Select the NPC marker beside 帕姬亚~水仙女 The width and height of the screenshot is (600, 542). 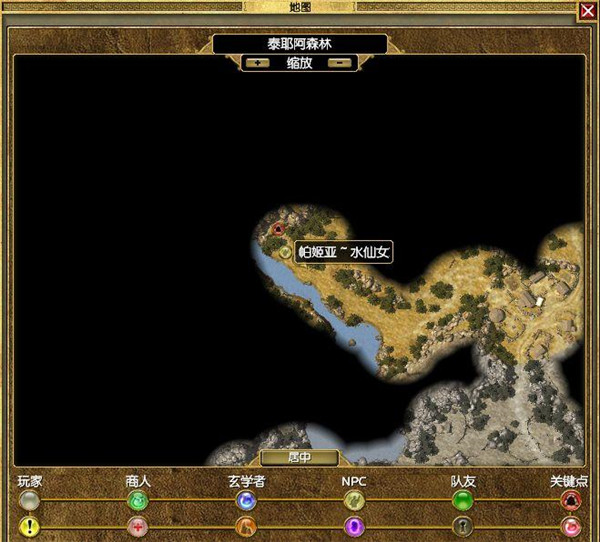[x=285, y=252]
